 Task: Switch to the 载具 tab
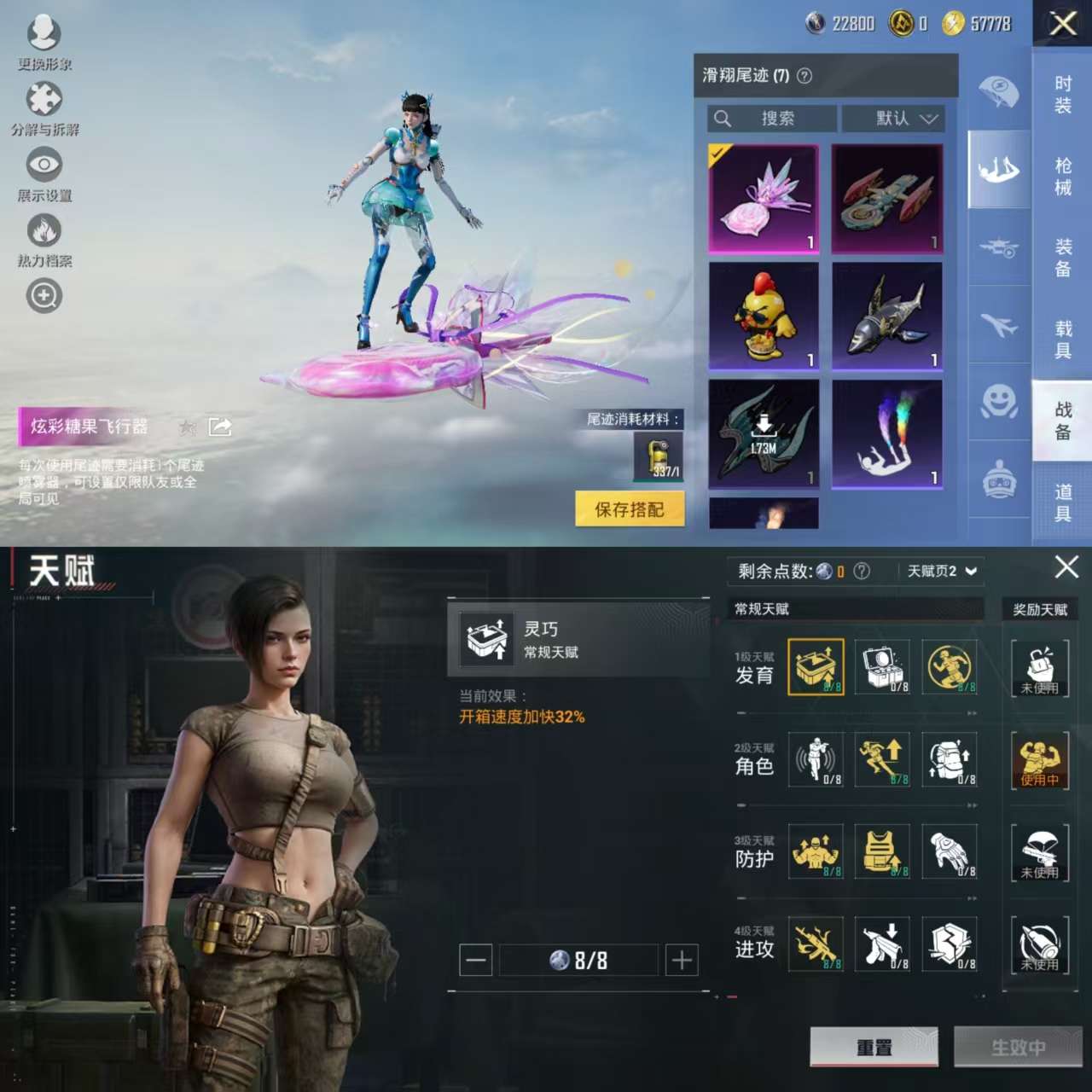point(1062,340)
